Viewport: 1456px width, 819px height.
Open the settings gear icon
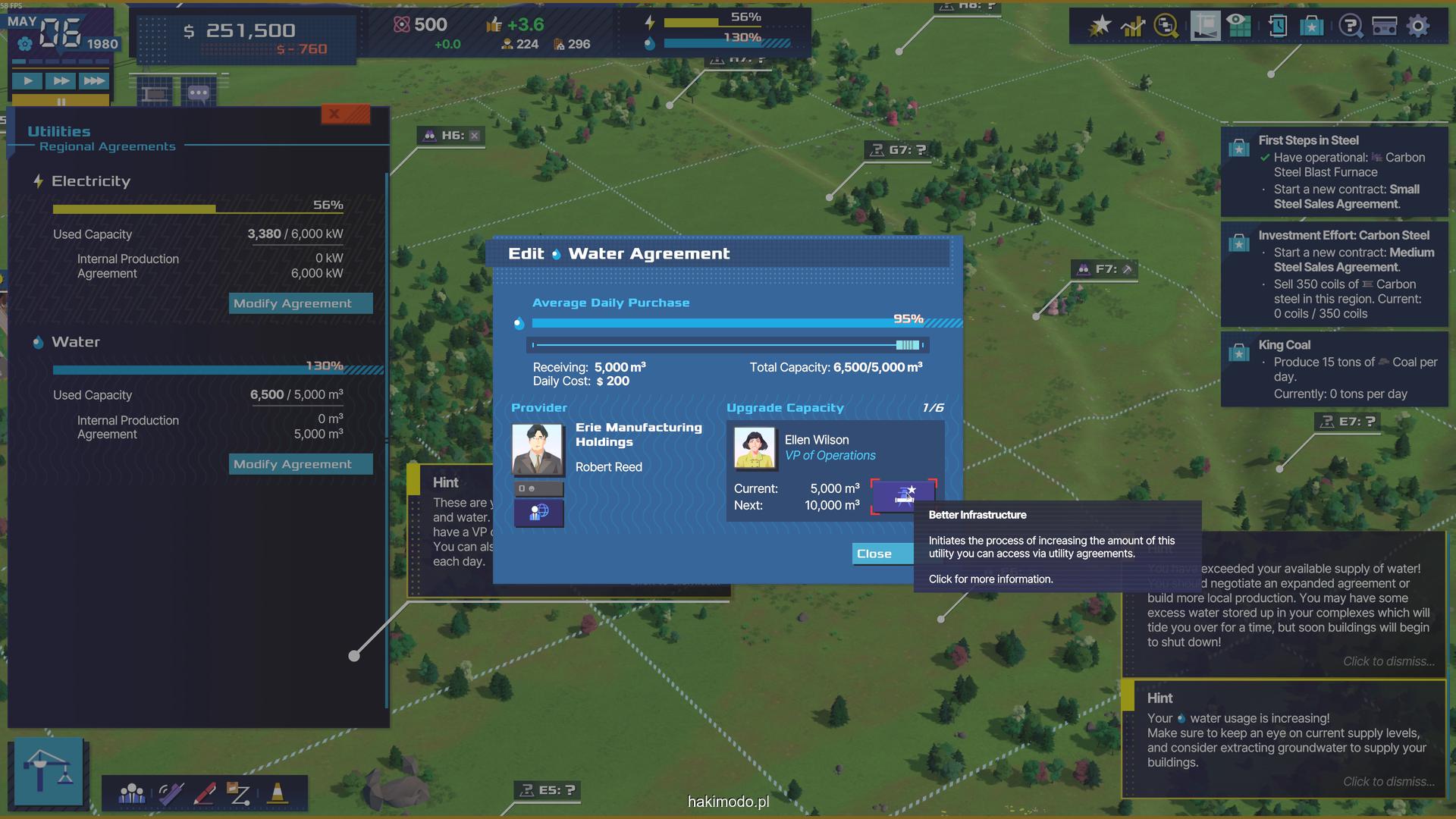(1417, 26)
